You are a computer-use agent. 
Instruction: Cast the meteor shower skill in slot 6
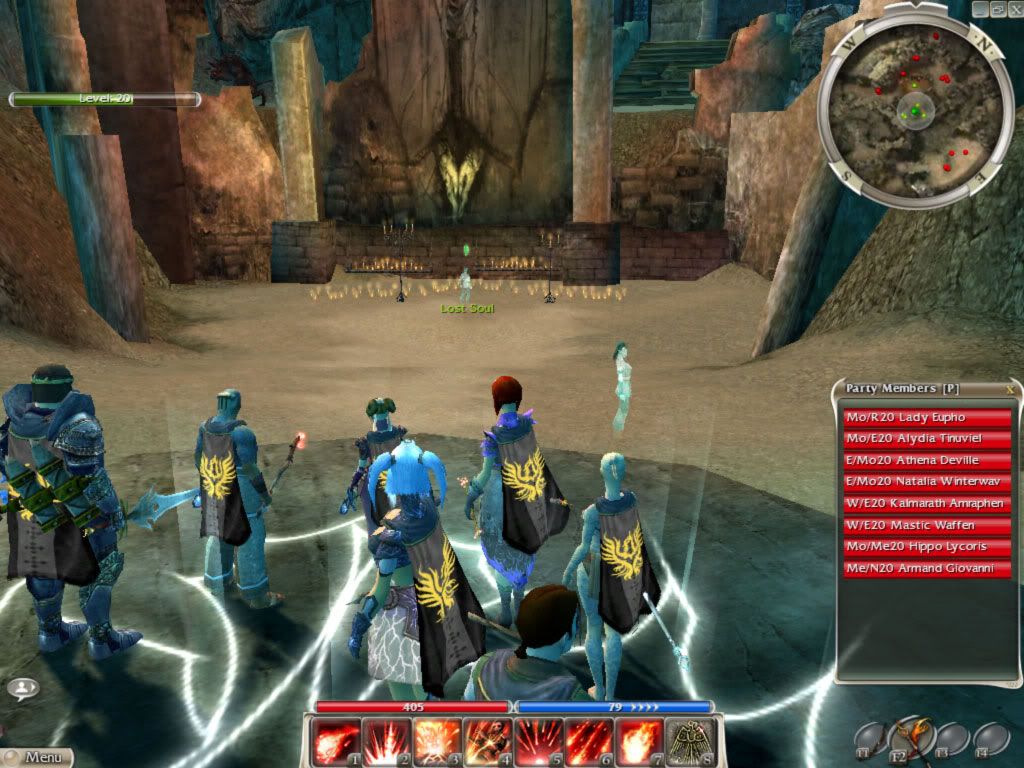click(x=590, y=742)
